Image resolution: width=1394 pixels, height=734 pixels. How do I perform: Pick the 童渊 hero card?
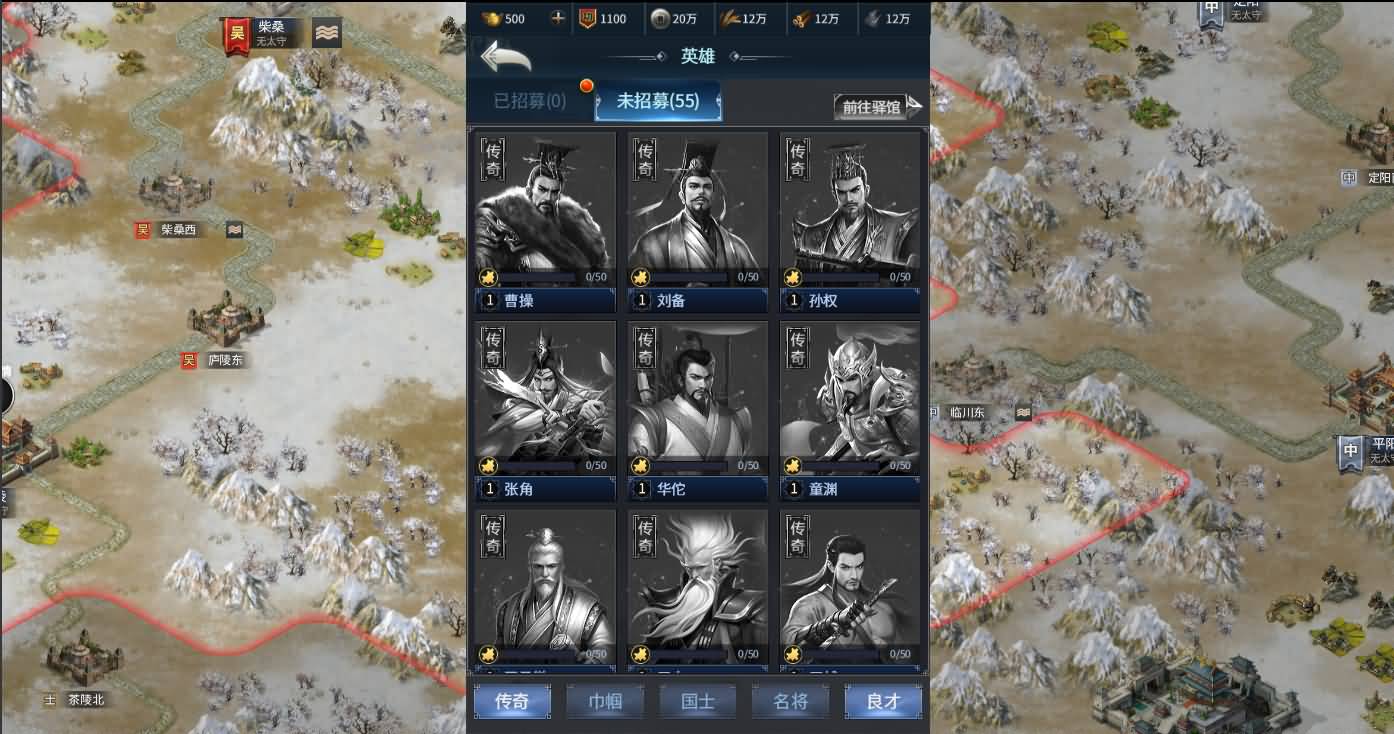pos(849,410)
